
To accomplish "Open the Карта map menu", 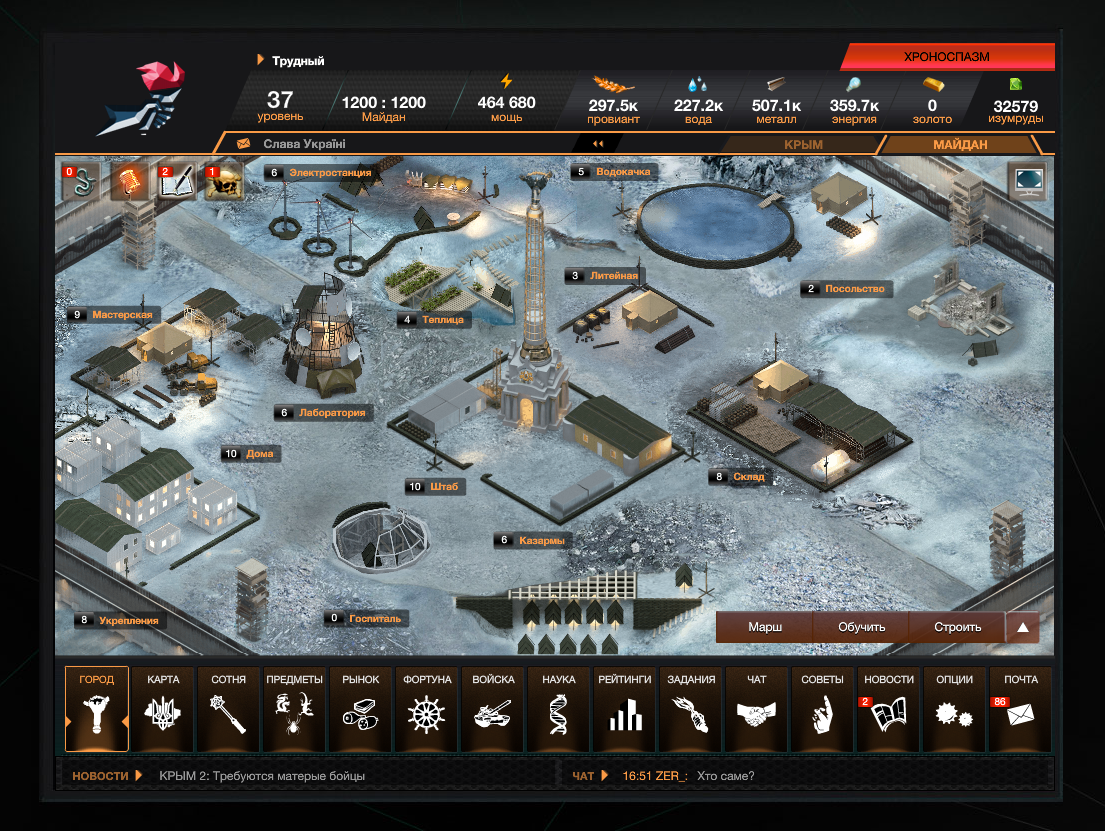I will 163,709.
